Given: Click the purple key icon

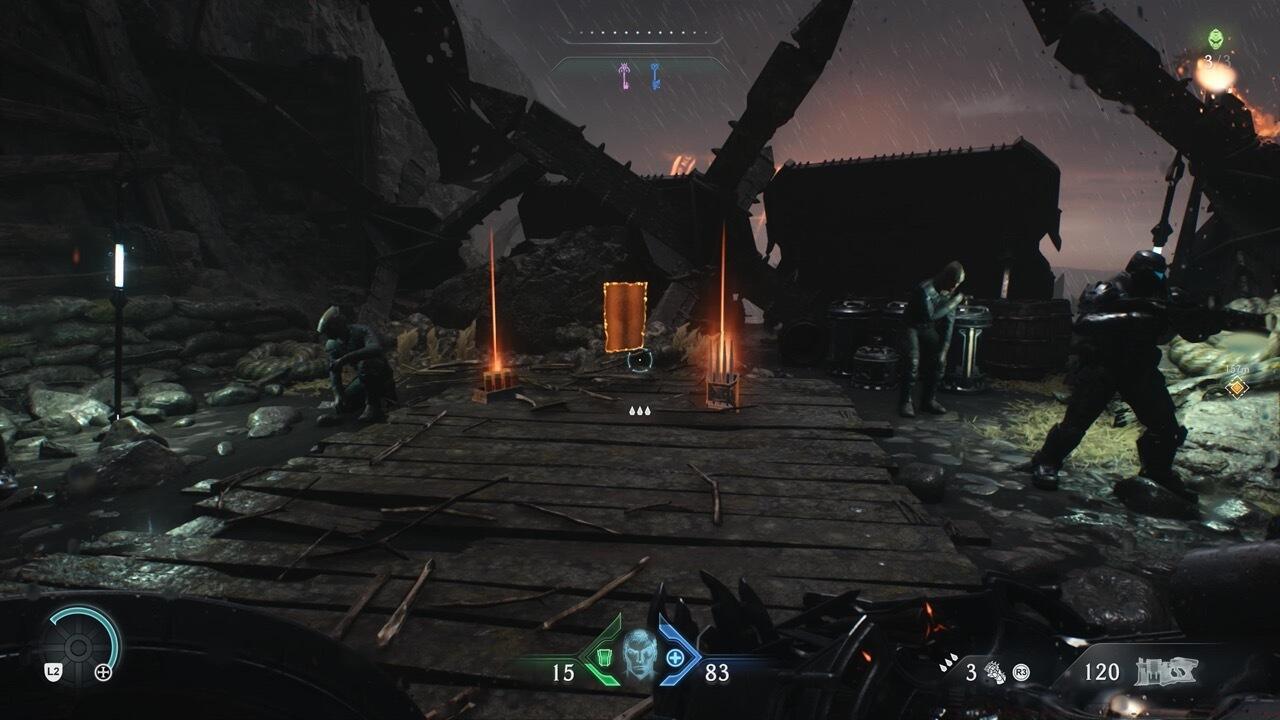Looking at the screenshot, I should coord(624,73).
